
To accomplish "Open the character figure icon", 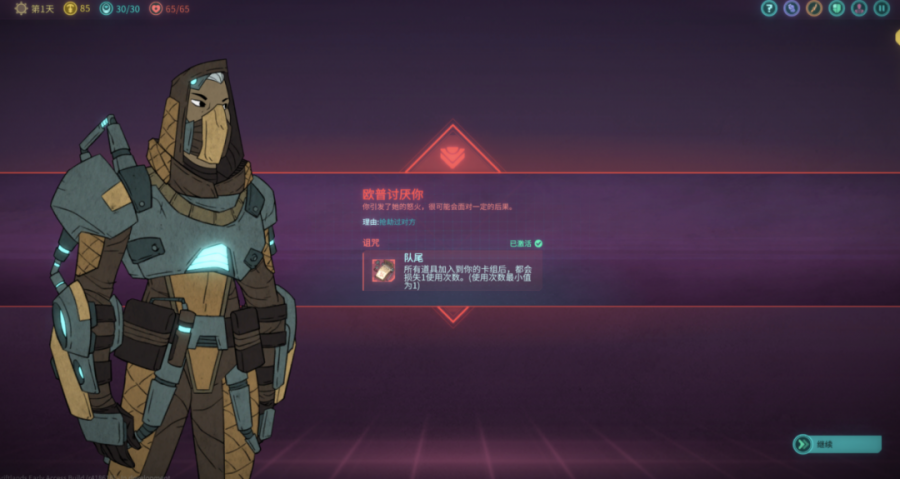I will (x=859, y=9).
